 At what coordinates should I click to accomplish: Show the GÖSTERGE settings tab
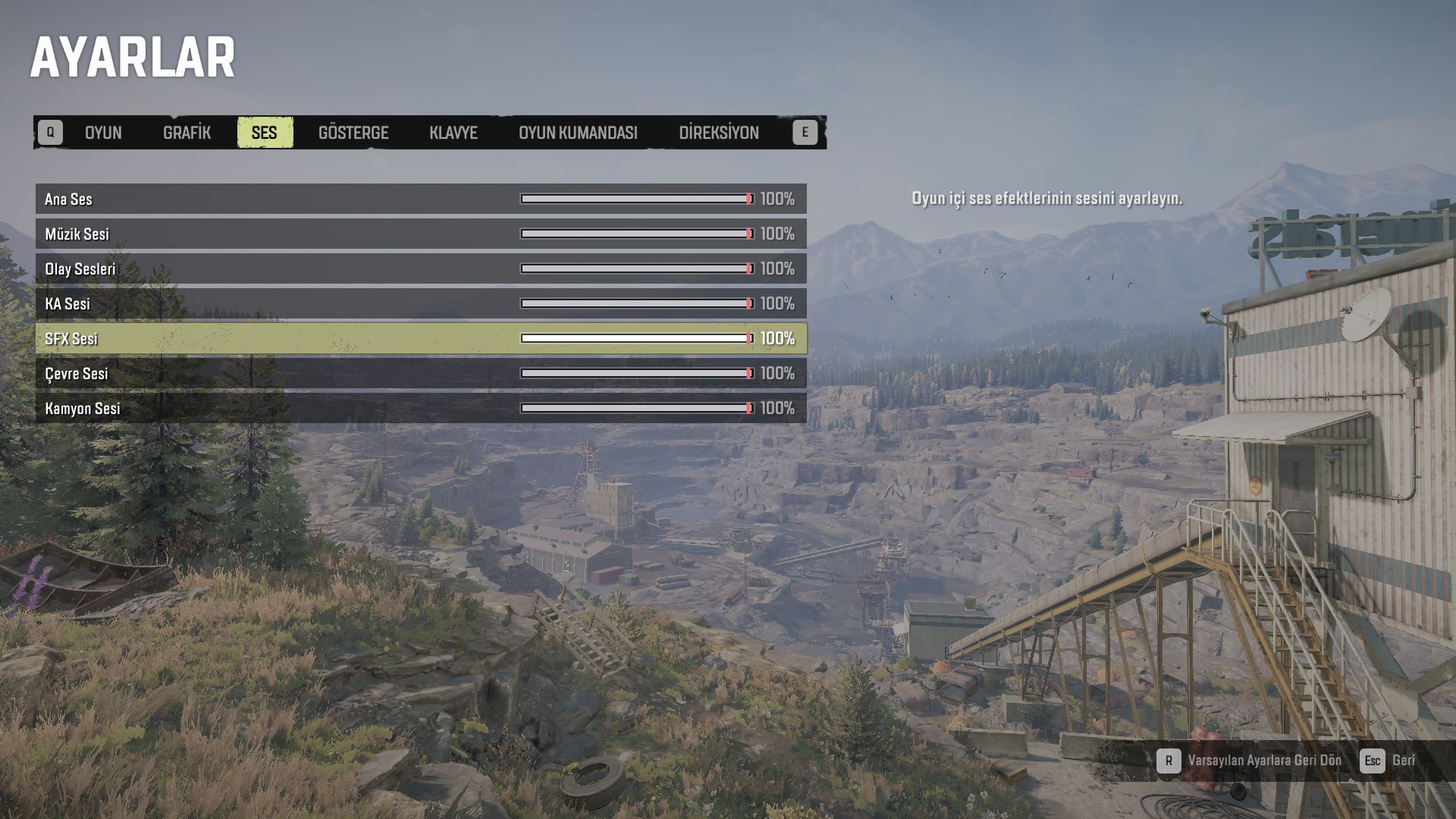point(353,133)
